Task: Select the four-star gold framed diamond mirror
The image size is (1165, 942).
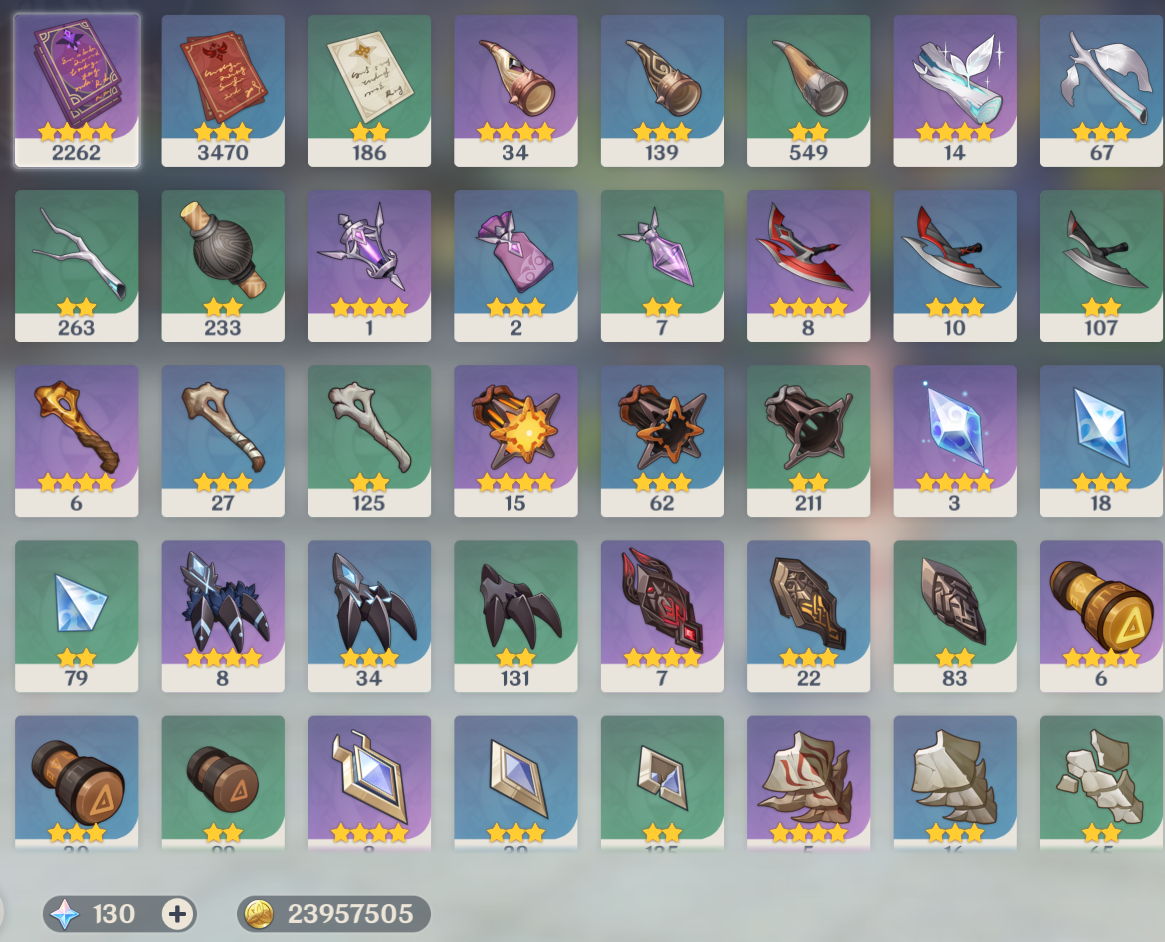Action: (369, 780)
